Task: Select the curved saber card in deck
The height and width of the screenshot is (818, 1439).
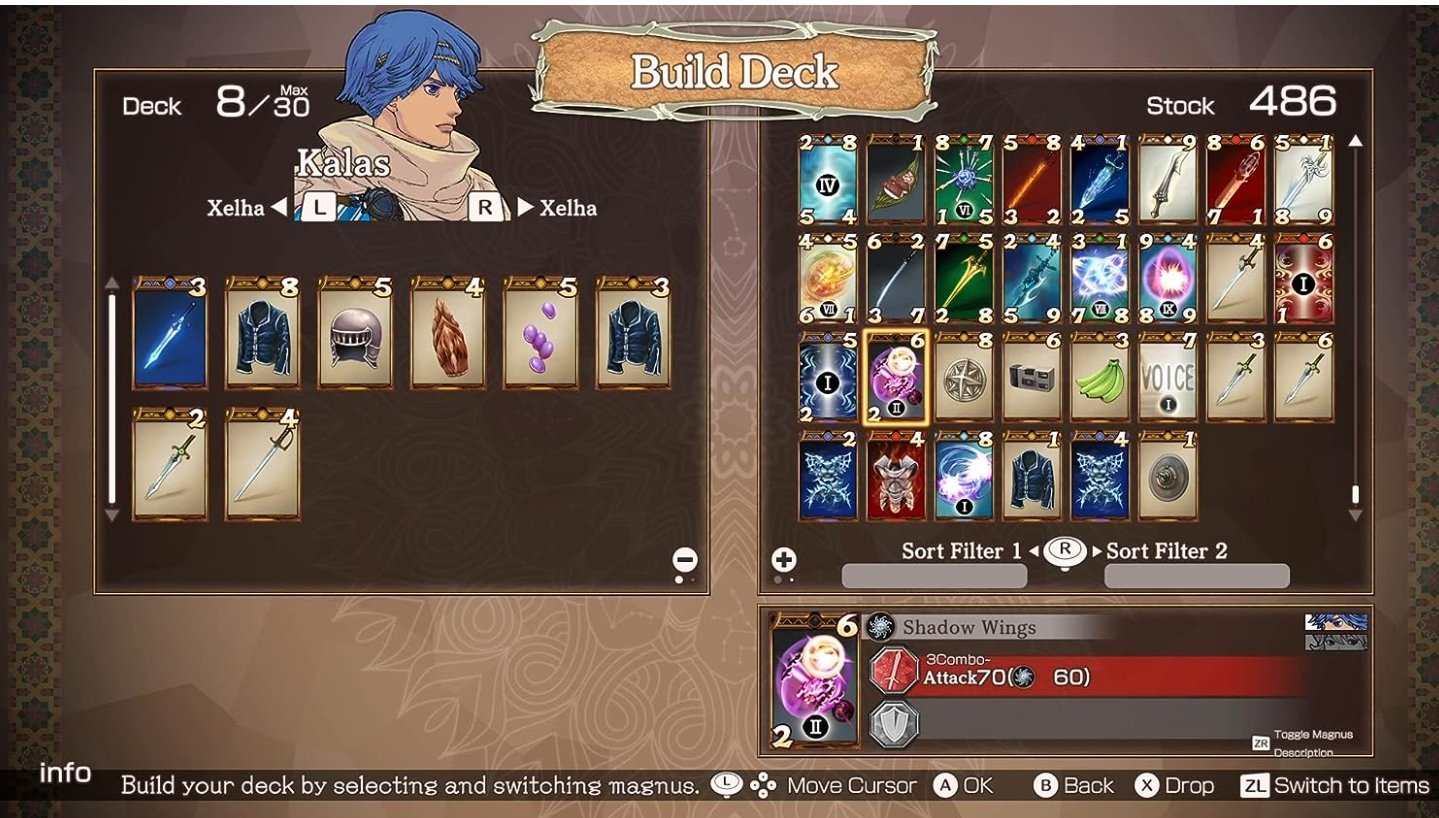Action: pyautogui.click(x=262, y=464)
